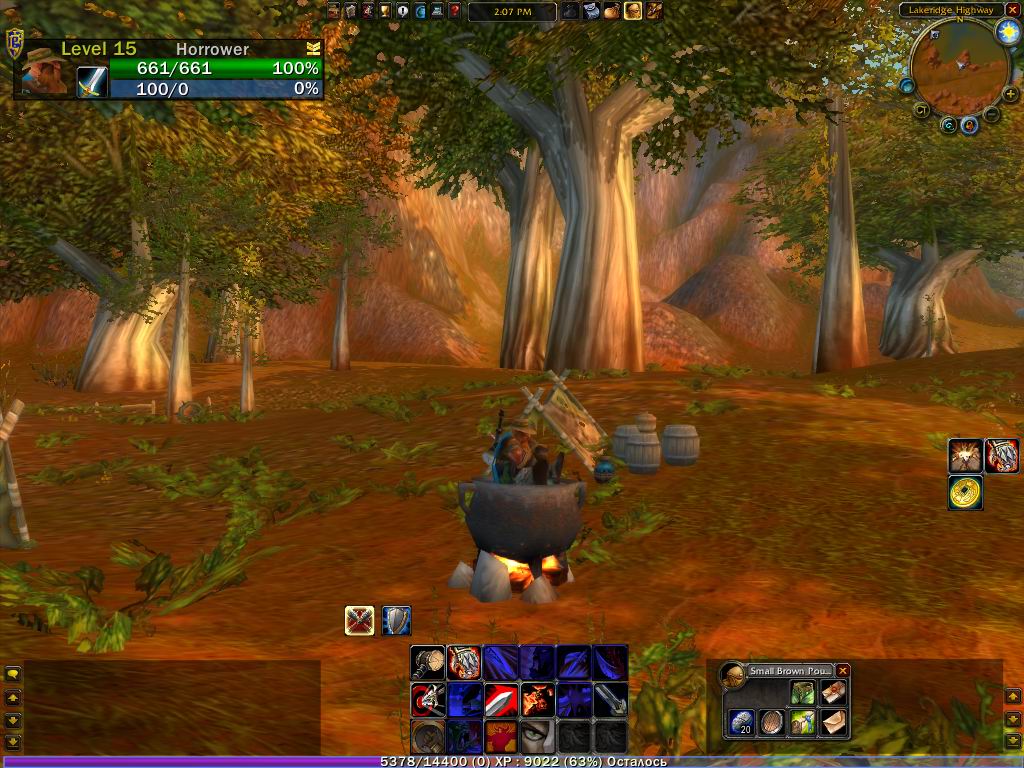Screen dimensions: 1024x768
Task: Select the green pants item in the pouch
Action: click(802, 693)
